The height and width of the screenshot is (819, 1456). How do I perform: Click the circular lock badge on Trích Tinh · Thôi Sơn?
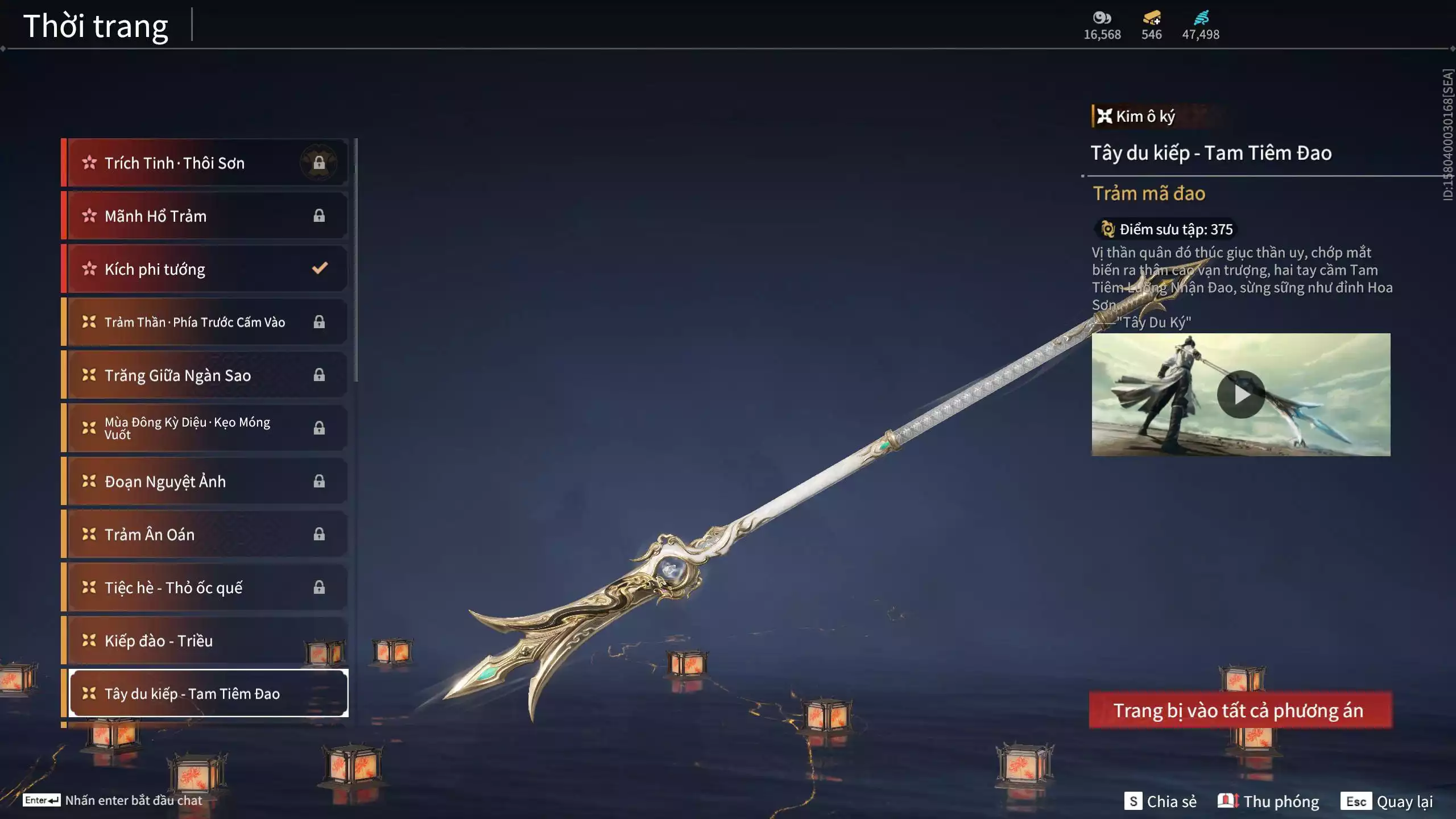319,163
